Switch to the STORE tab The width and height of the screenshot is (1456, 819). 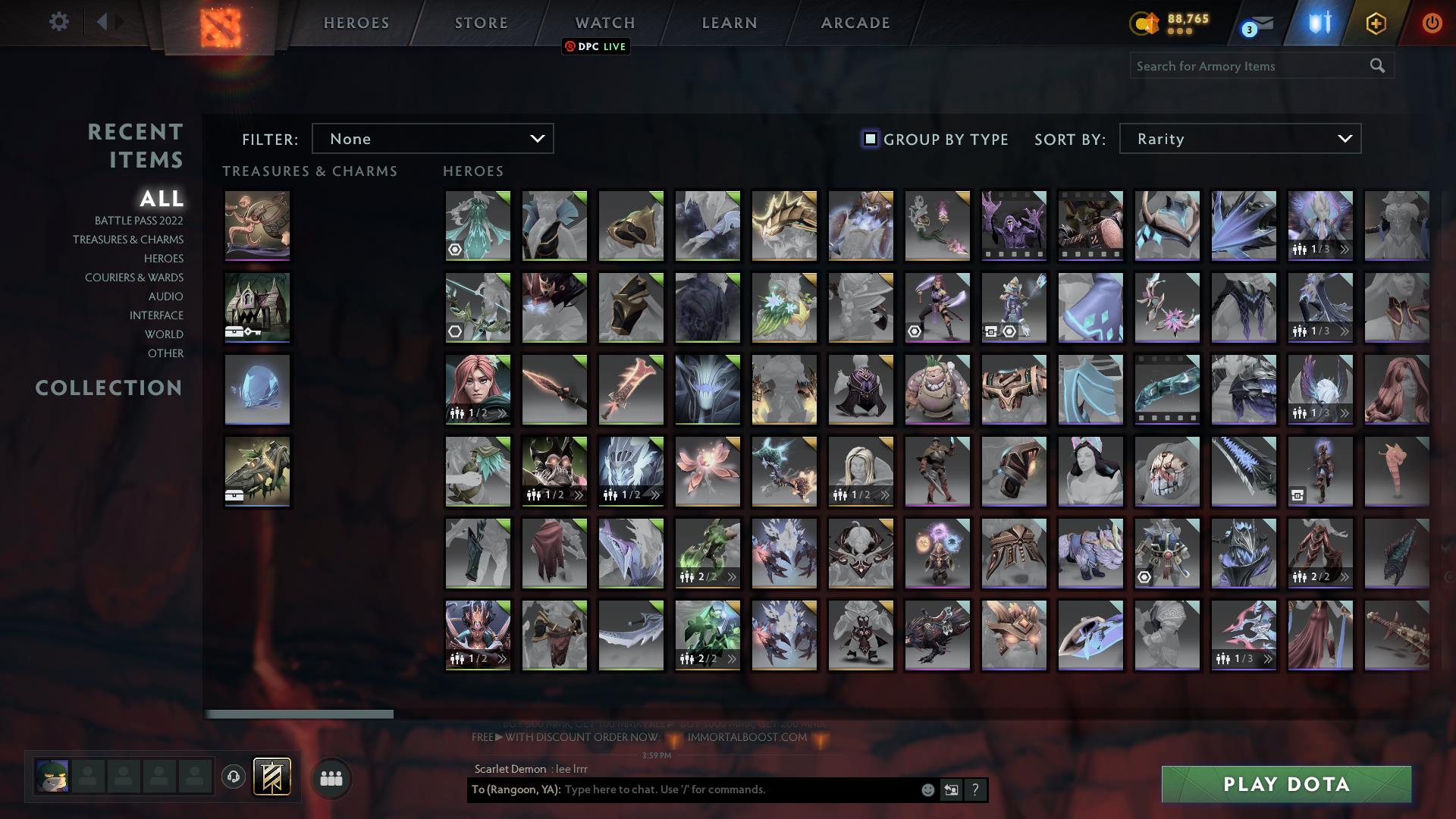point(481,23)
